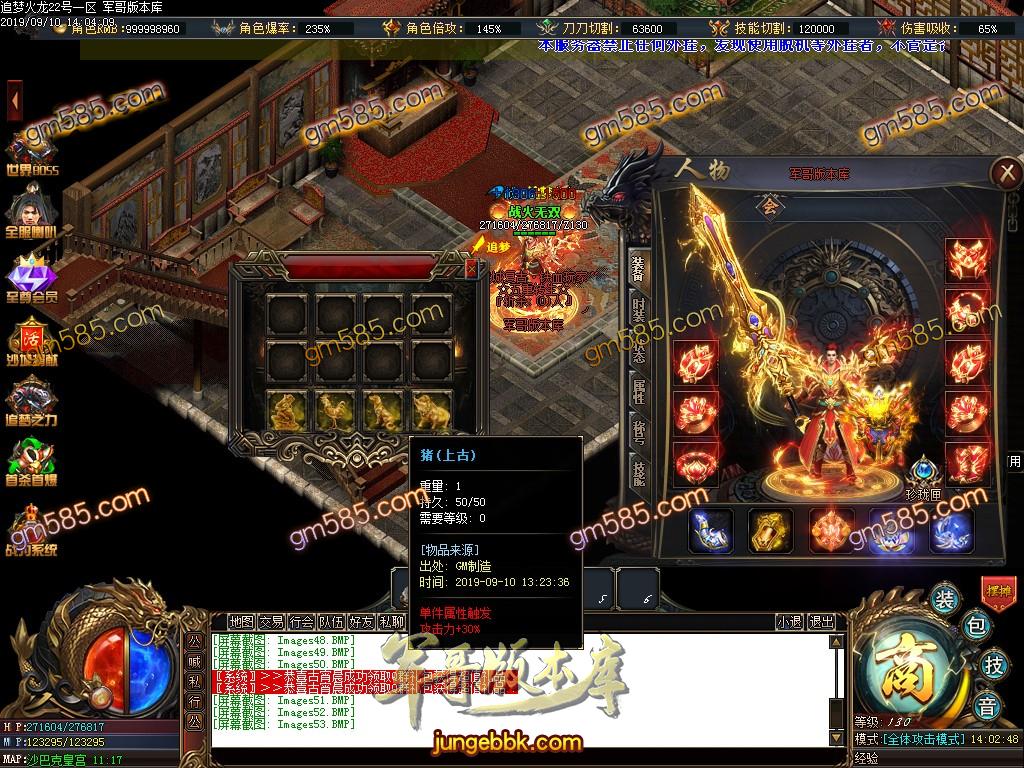Close the 人物 character panel
1024x768 pixels.
pyautogui.click(x=1004, y=173)
